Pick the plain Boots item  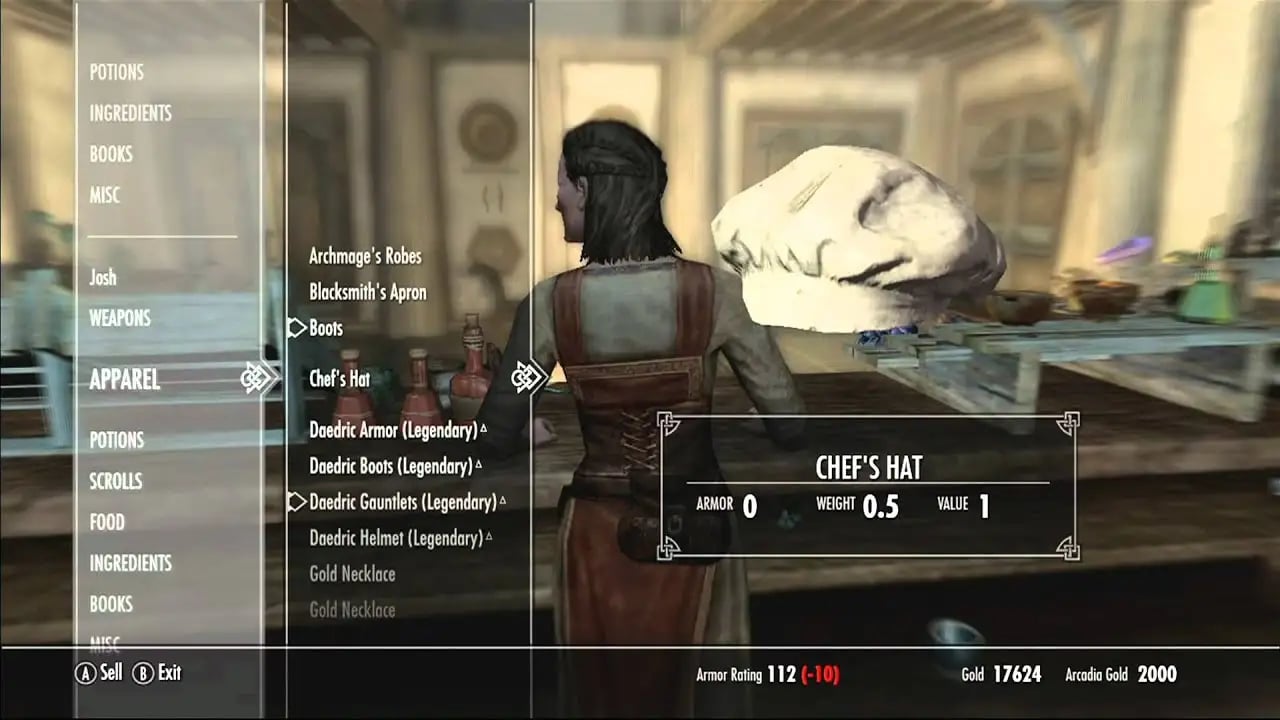click(326, 328)
